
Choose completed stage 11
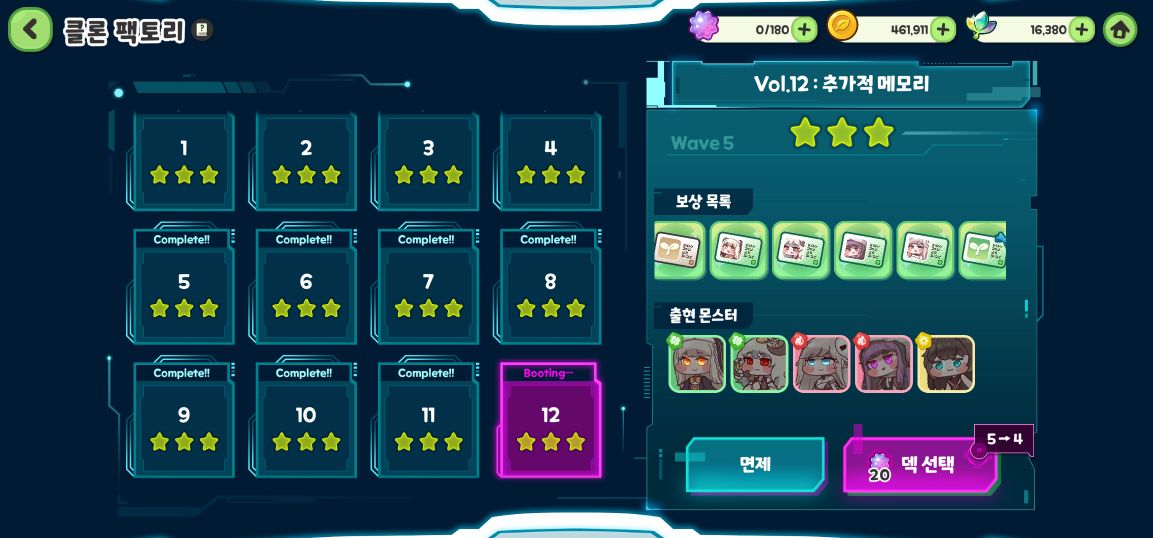[x=428, y=426]
